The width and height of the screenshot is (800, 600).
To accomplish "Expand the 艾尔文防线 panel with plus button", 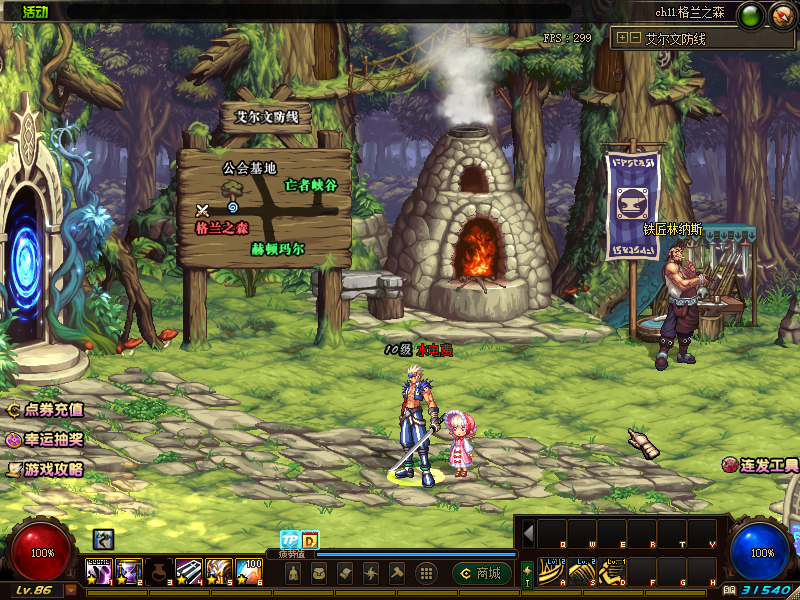I will click(x=622, y=38).
